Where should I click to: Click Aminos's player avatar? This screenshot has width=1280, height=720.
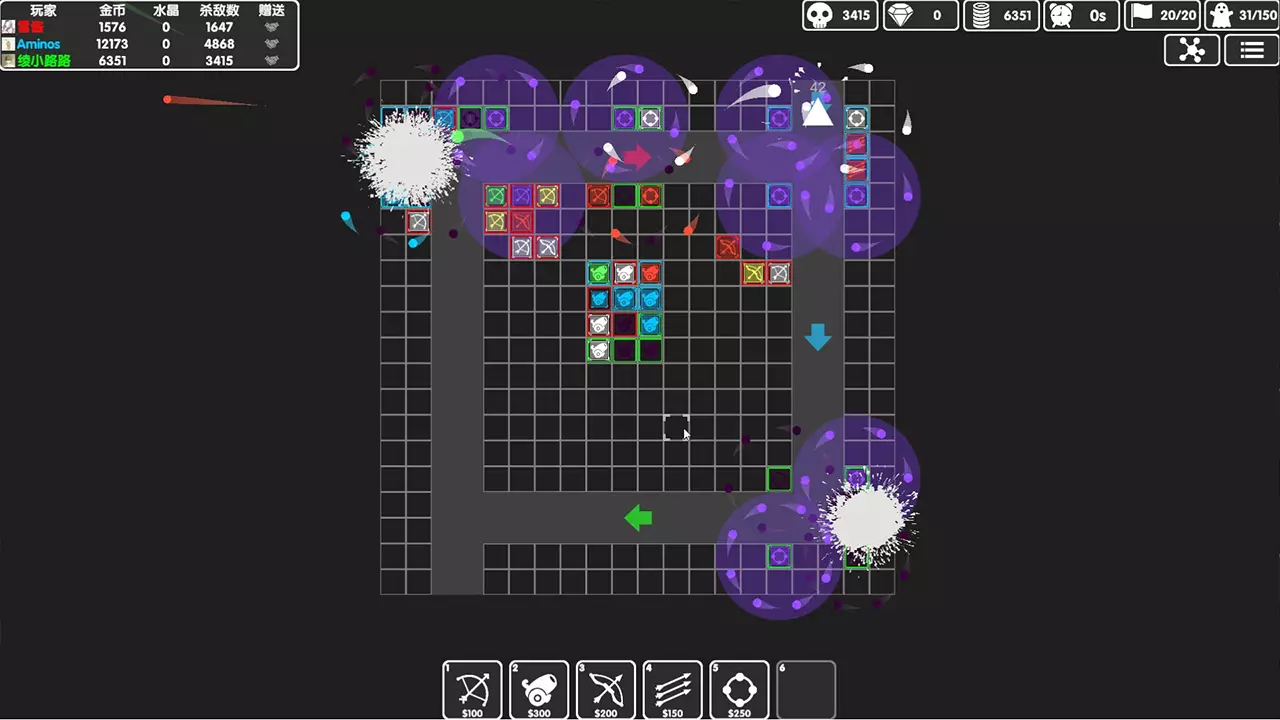pos(8,43)
